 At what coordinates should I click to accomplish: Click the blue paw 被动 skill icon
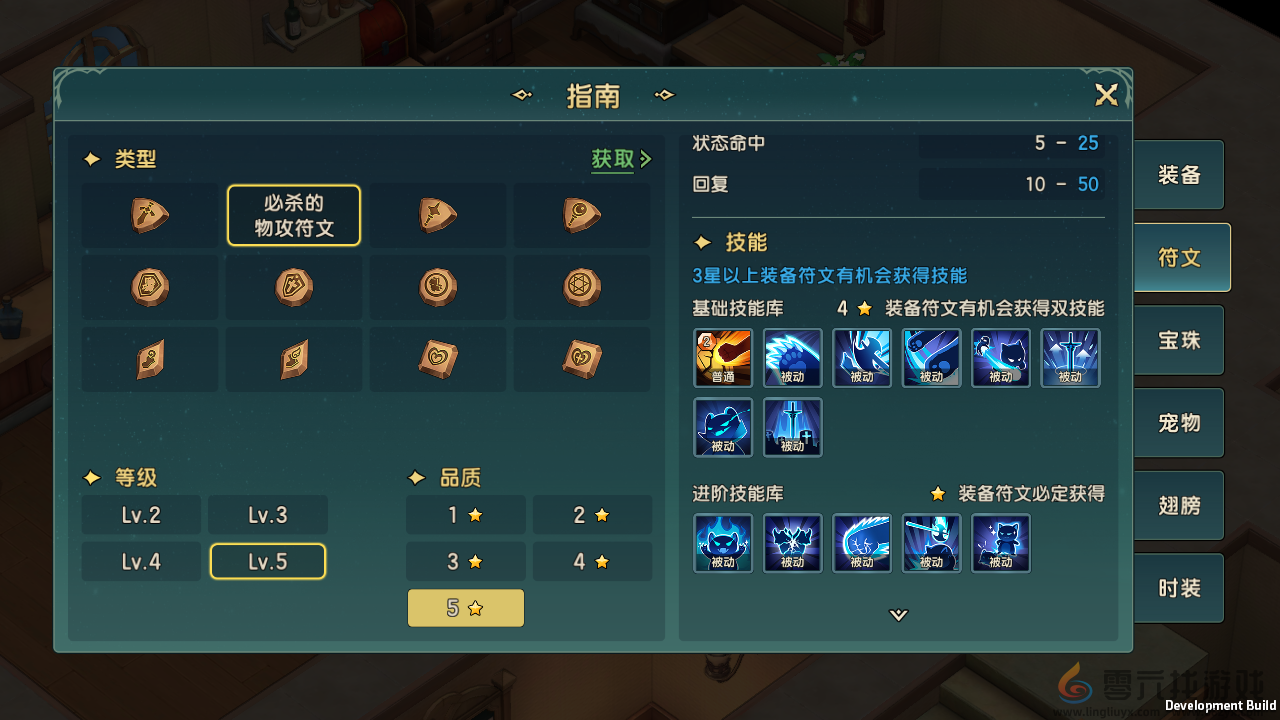coord(793,358)
